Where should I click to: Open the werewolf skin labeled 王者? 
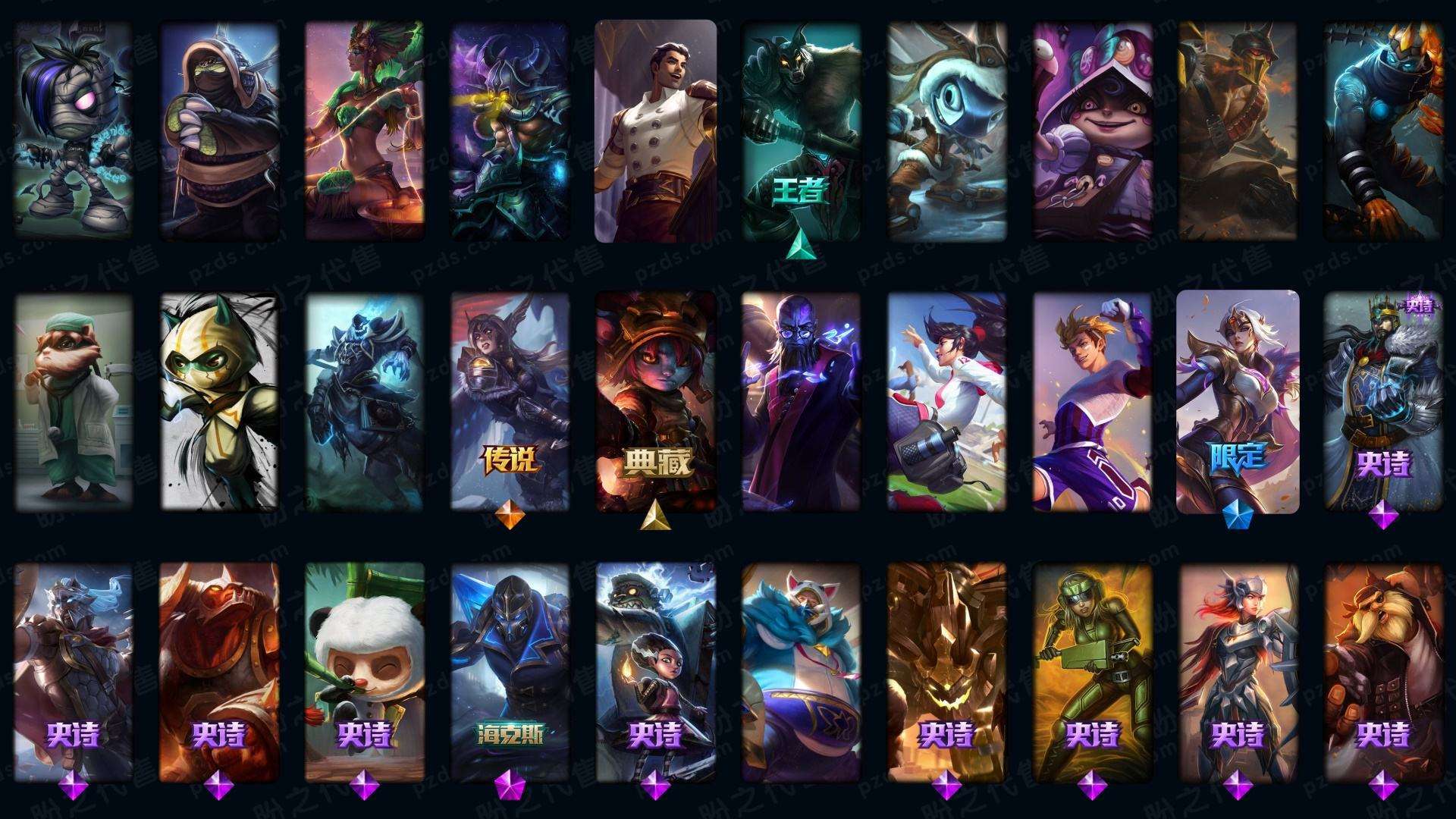click(x=801, y=130)
